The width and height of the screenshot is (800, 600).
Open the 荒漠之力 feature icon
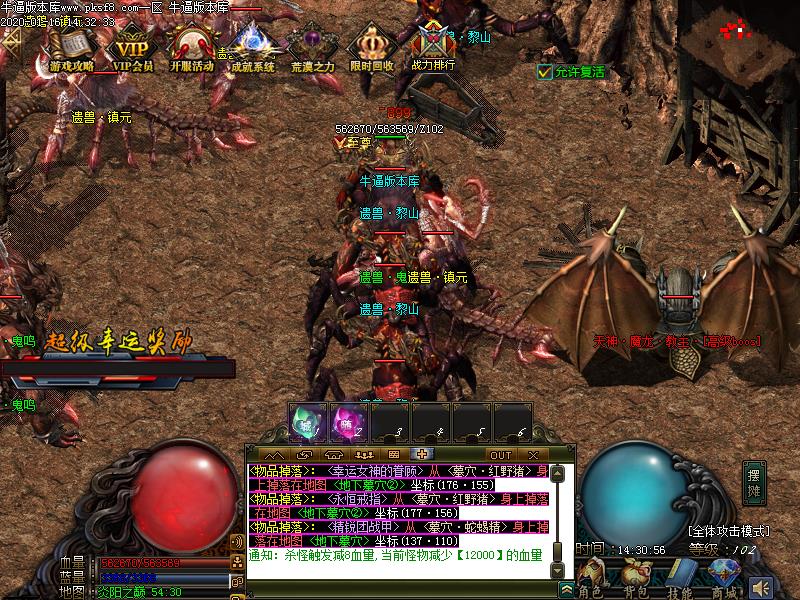coord(312,47)
